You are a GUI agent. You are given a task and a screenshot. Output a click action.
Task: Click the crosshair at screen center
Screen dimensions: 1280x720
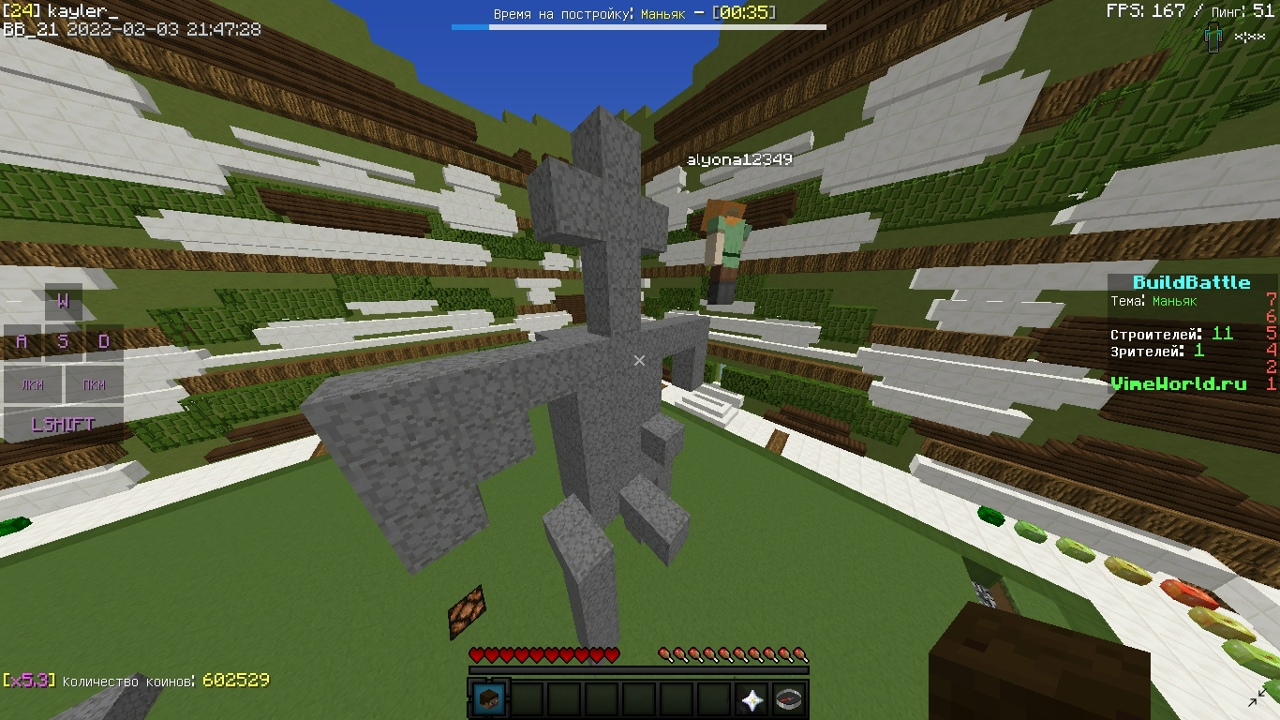pyautogui.click(x=640, y=360)
